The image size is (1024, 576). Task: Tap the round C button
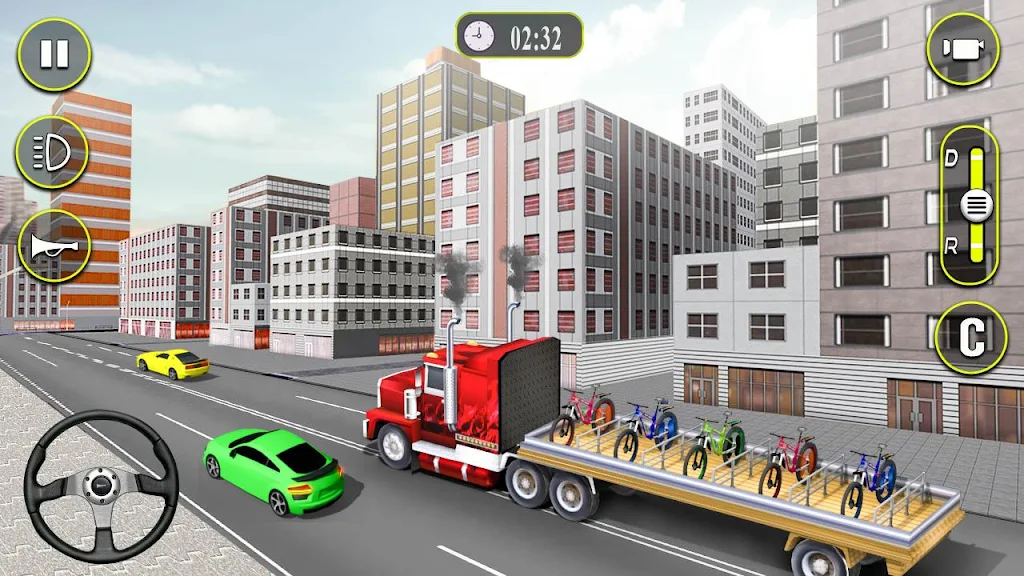(968, 339)
